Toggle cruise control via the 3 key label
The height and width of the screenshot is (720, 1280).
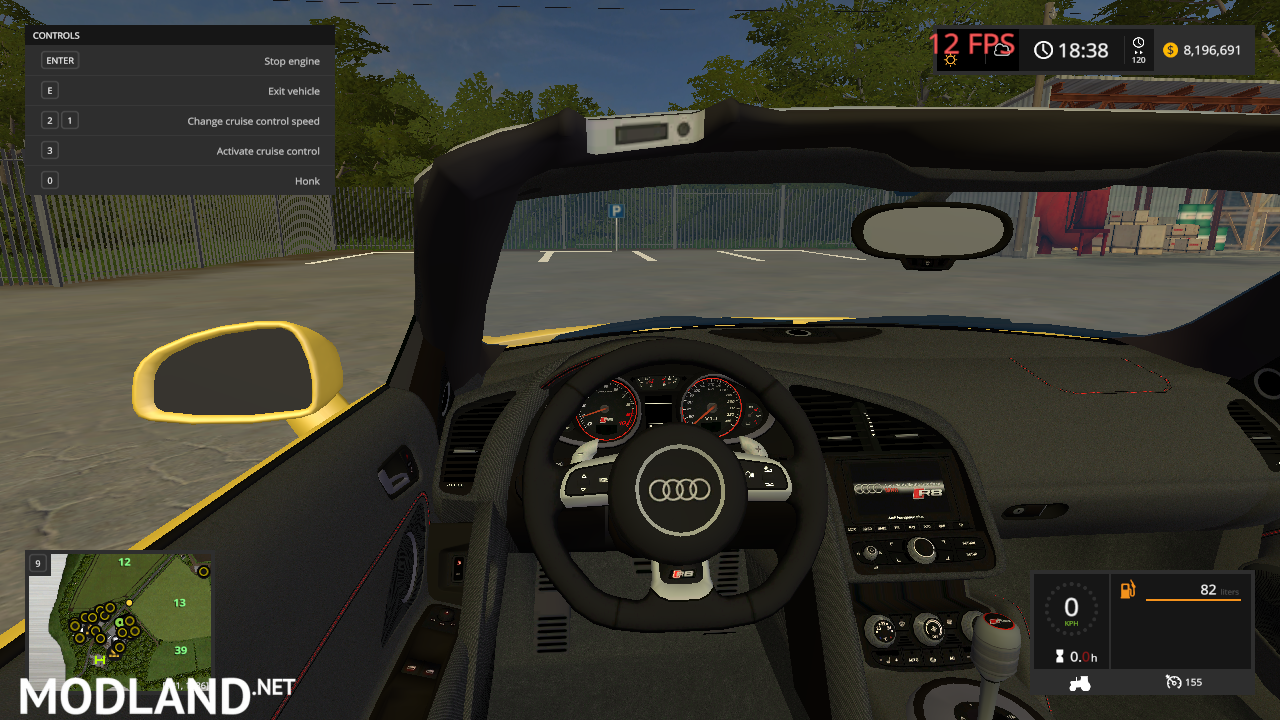click(49, 150)
